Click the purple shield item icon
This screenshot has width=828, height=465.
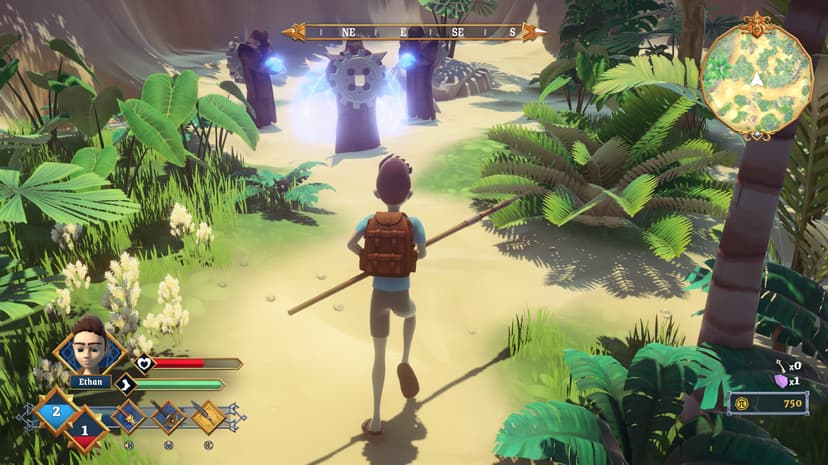point(781,381)
